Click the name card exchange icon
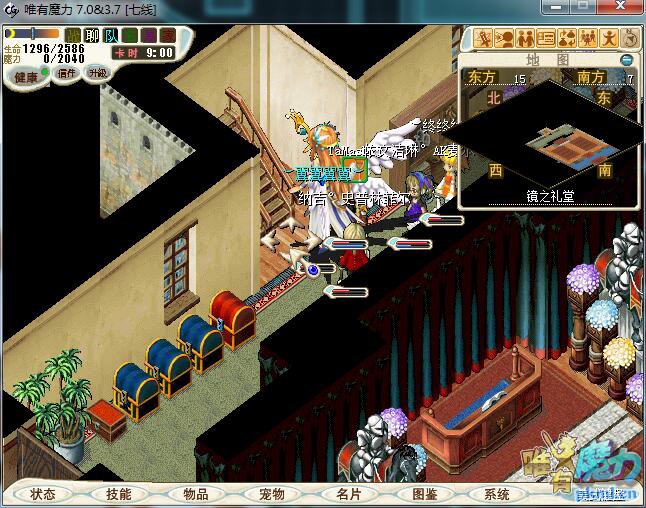 (546, 39)
